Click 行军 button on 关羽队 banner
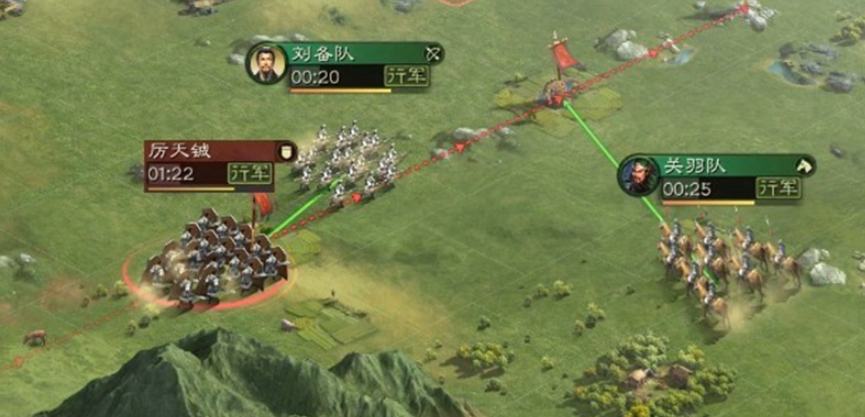Image resolution: width=865 pixels, height=417 pixels. pos(777,188)
